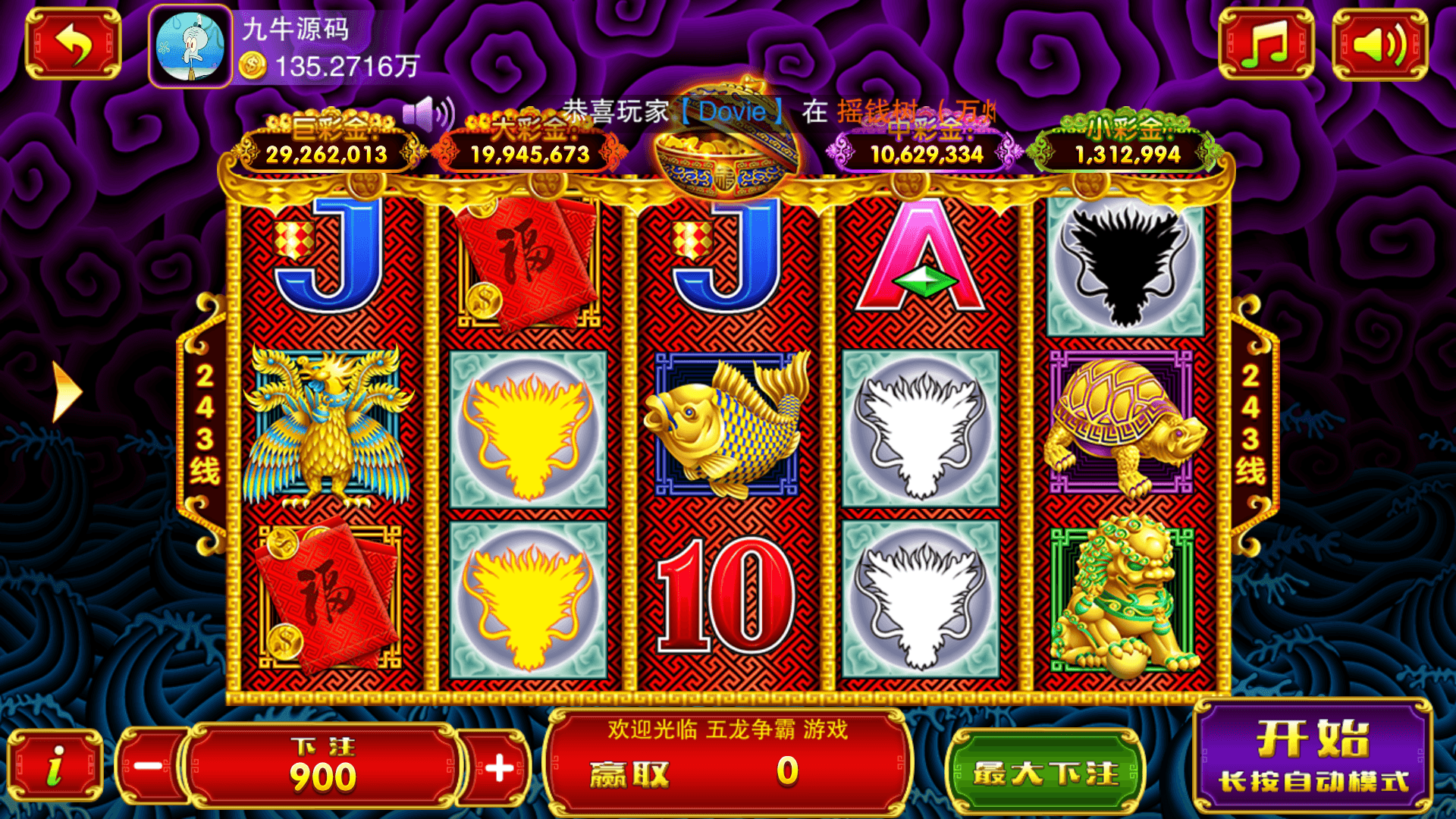The image size is (1456, 819).
Task: Open the player avatar profile
Action: [x=190, y=47]
